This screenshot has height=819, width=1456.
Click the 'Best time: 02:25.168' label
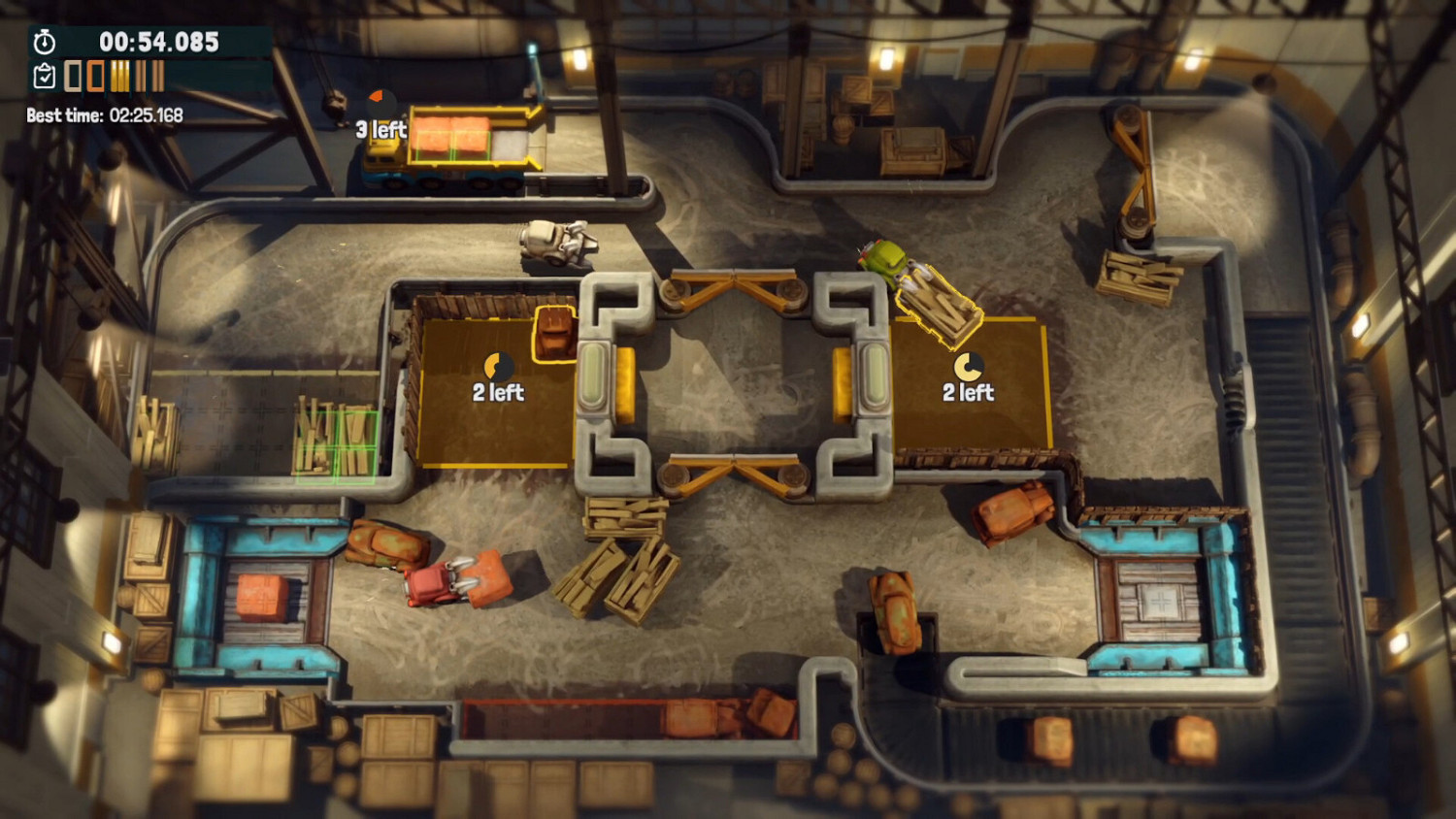click(x=107, y=114)
